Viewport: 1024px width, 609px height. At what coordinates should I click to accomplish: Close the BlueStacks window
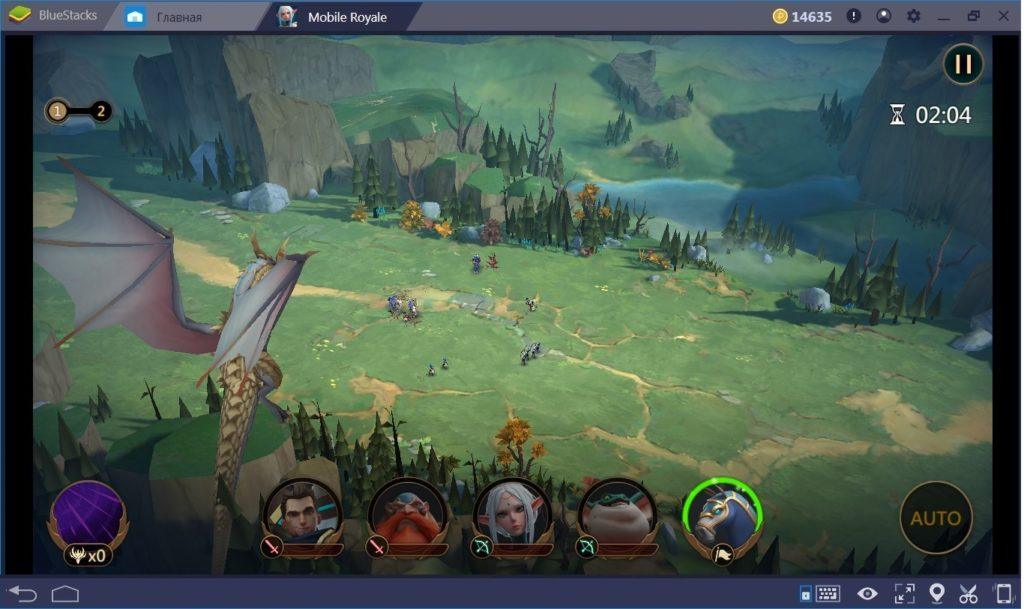(x=1003, y=16)
